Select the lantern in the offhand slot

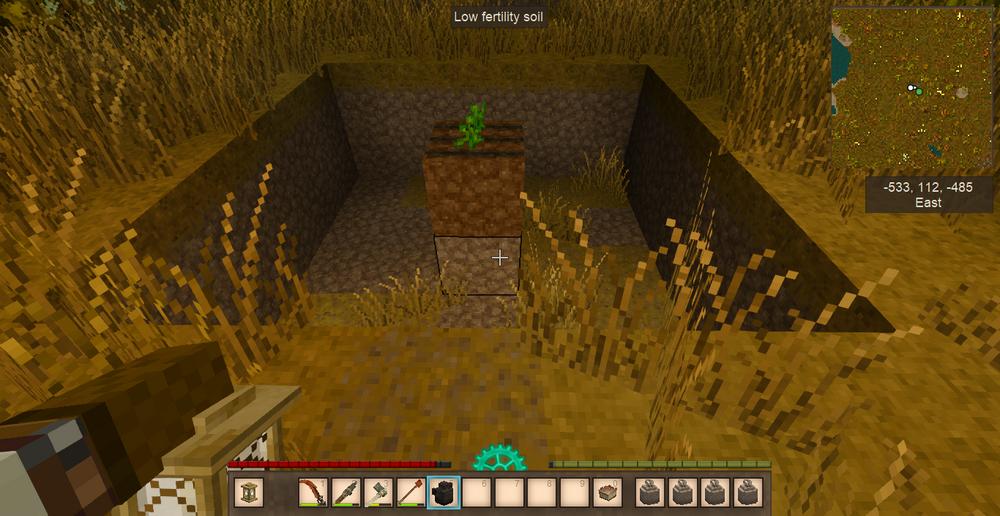point(249,492)
